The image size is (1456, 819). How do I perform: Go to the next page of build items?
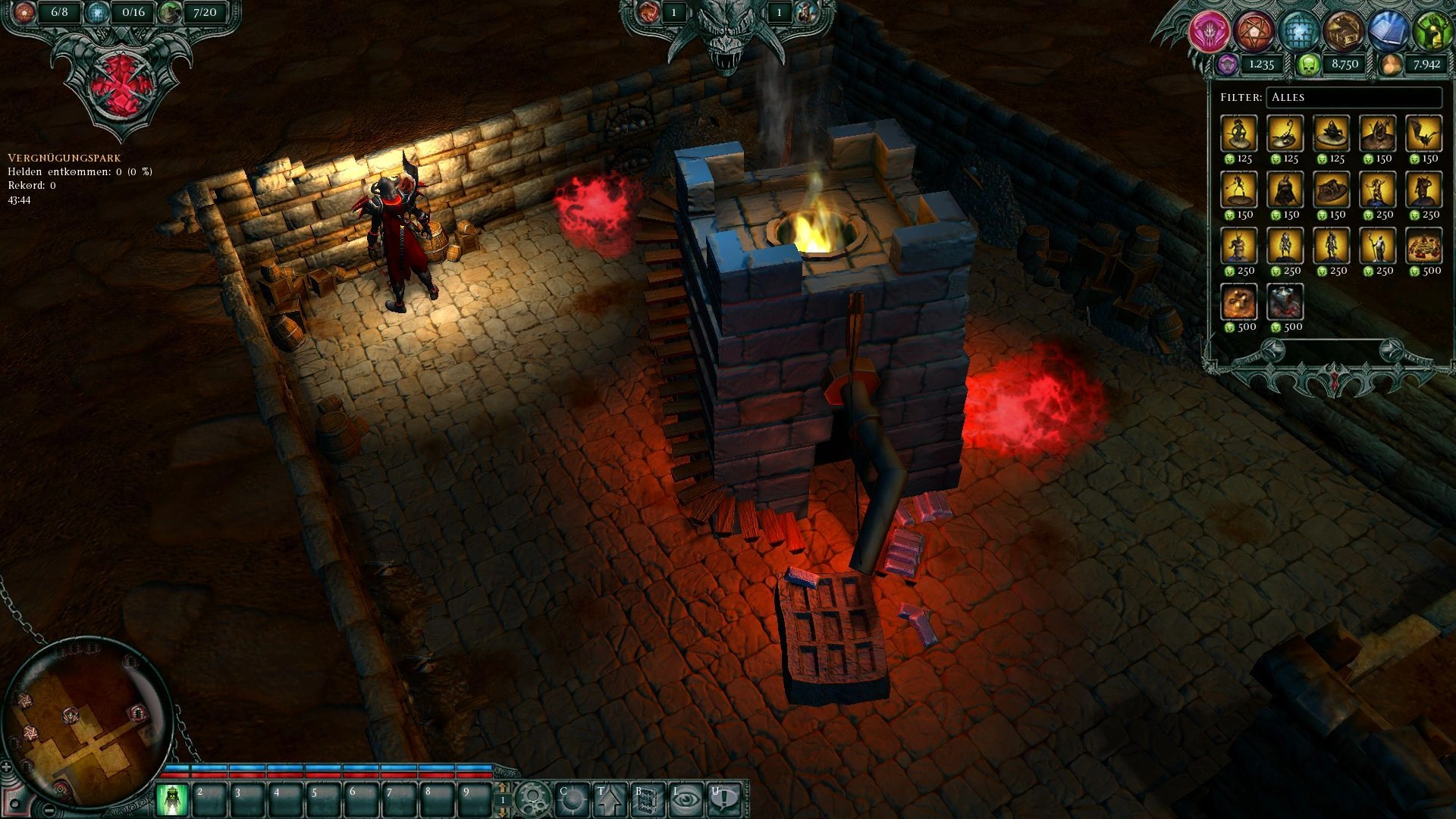coord(1390,350)
